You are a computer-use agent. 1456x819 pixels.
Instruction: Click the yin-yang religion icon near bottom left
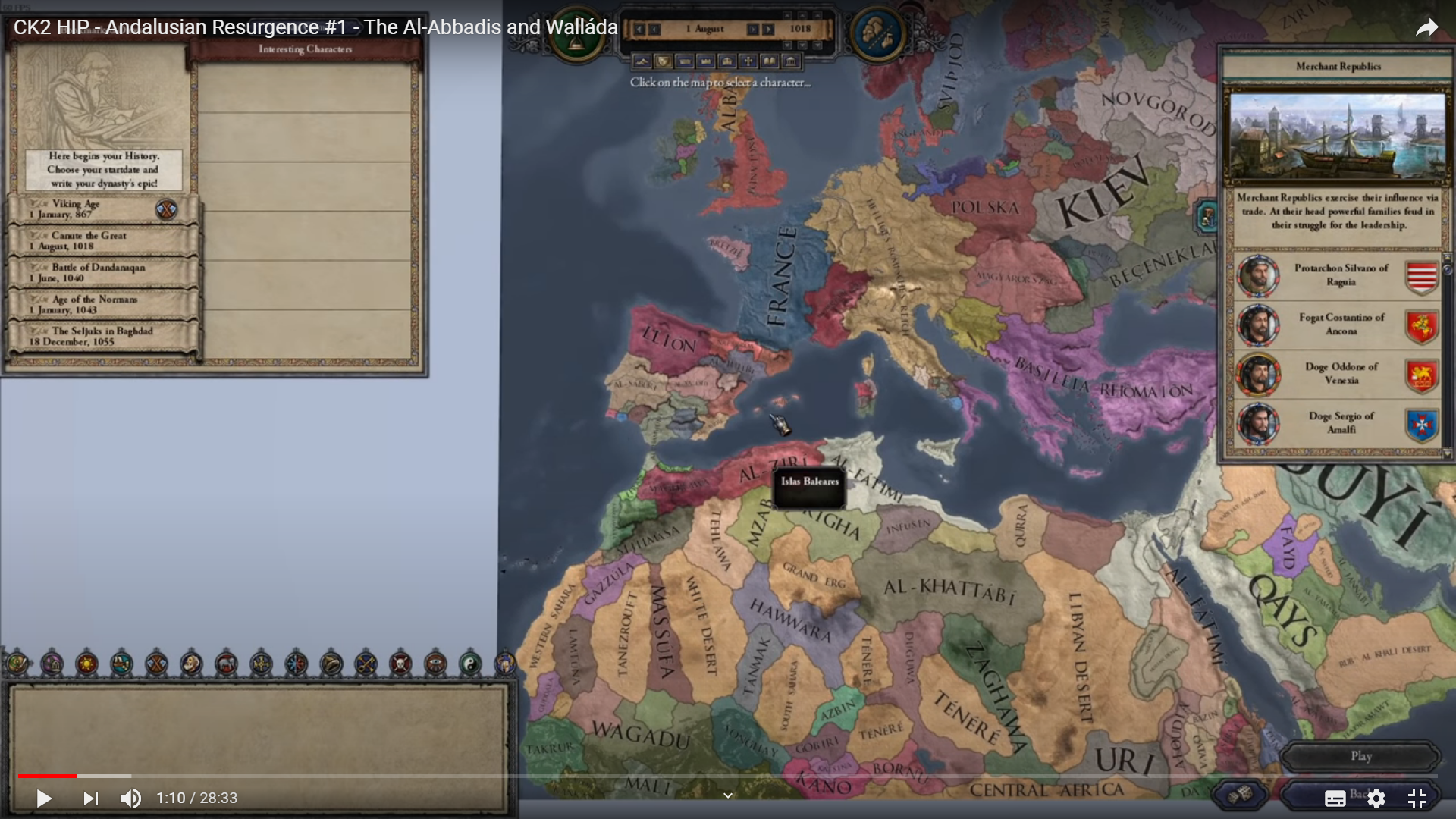pyautogui.click(x=470, y=664)
